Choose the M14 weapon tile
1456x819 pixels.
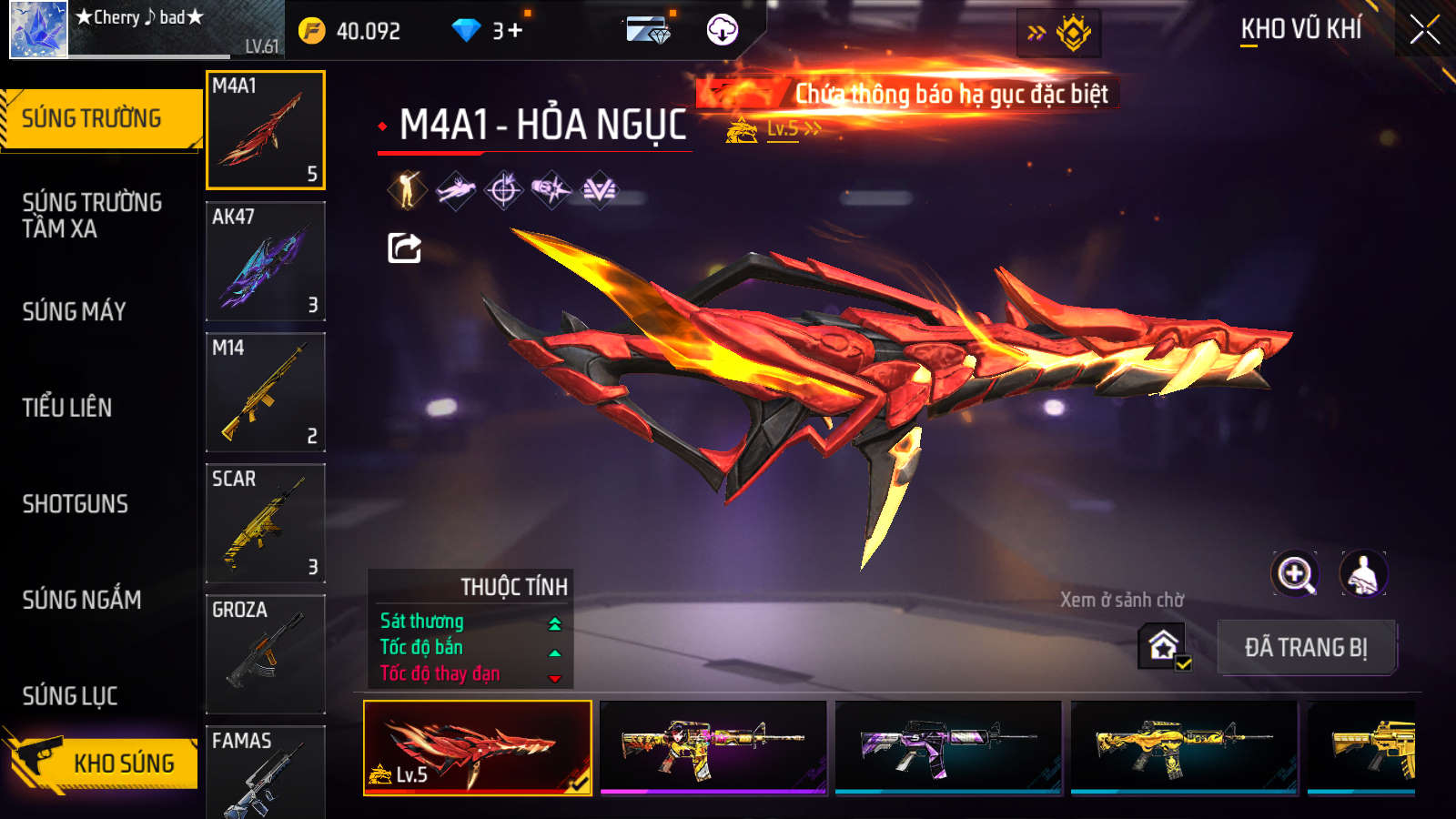(x=265, y=392)
